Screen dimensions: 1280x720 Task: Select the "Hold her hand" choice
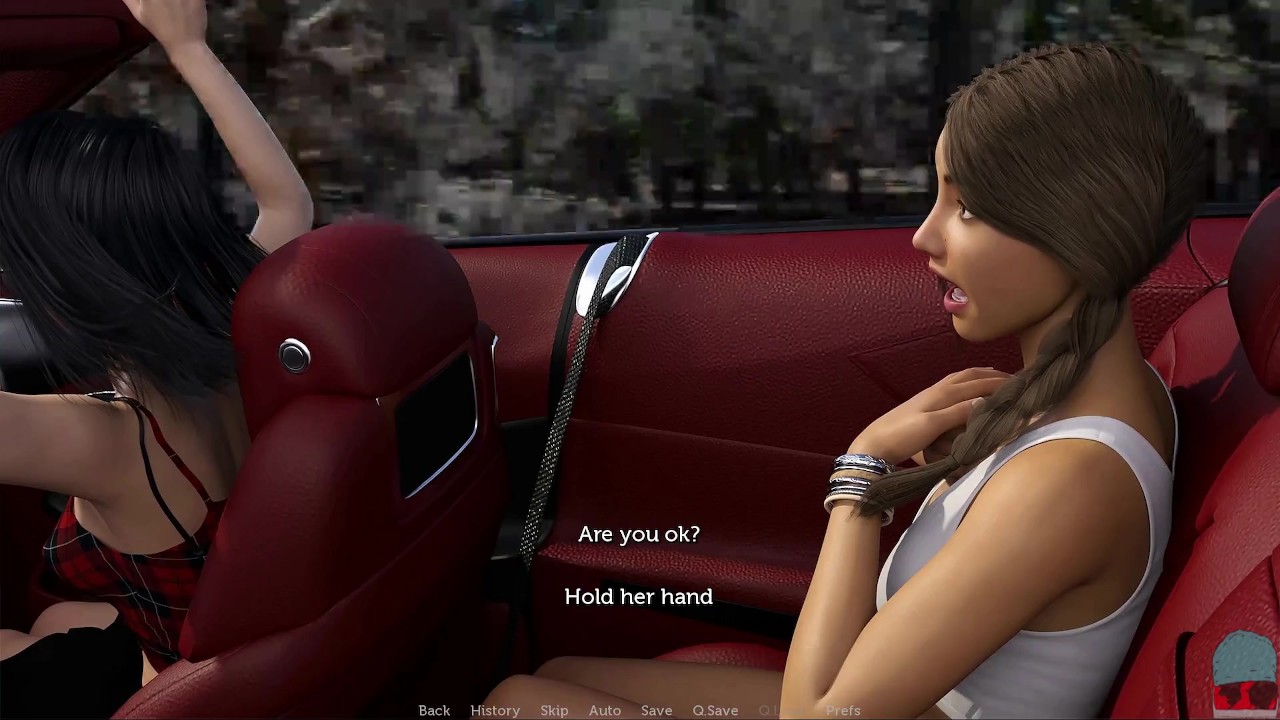[638, 597]
